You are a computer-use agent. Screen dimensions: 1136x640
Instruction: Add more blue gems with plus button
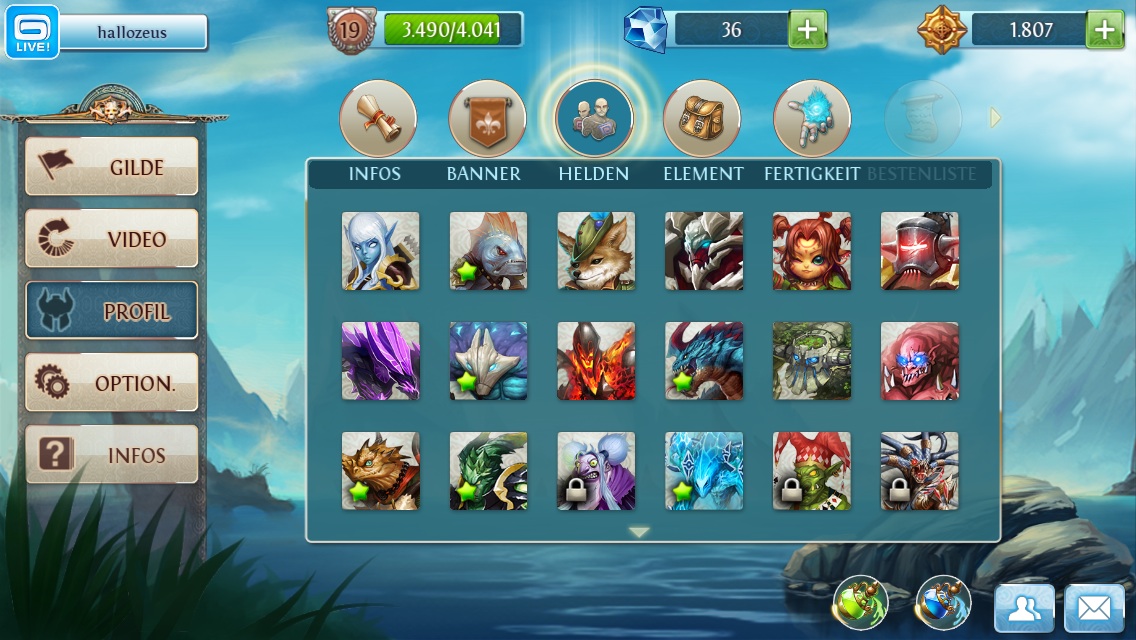click(808, 30)
